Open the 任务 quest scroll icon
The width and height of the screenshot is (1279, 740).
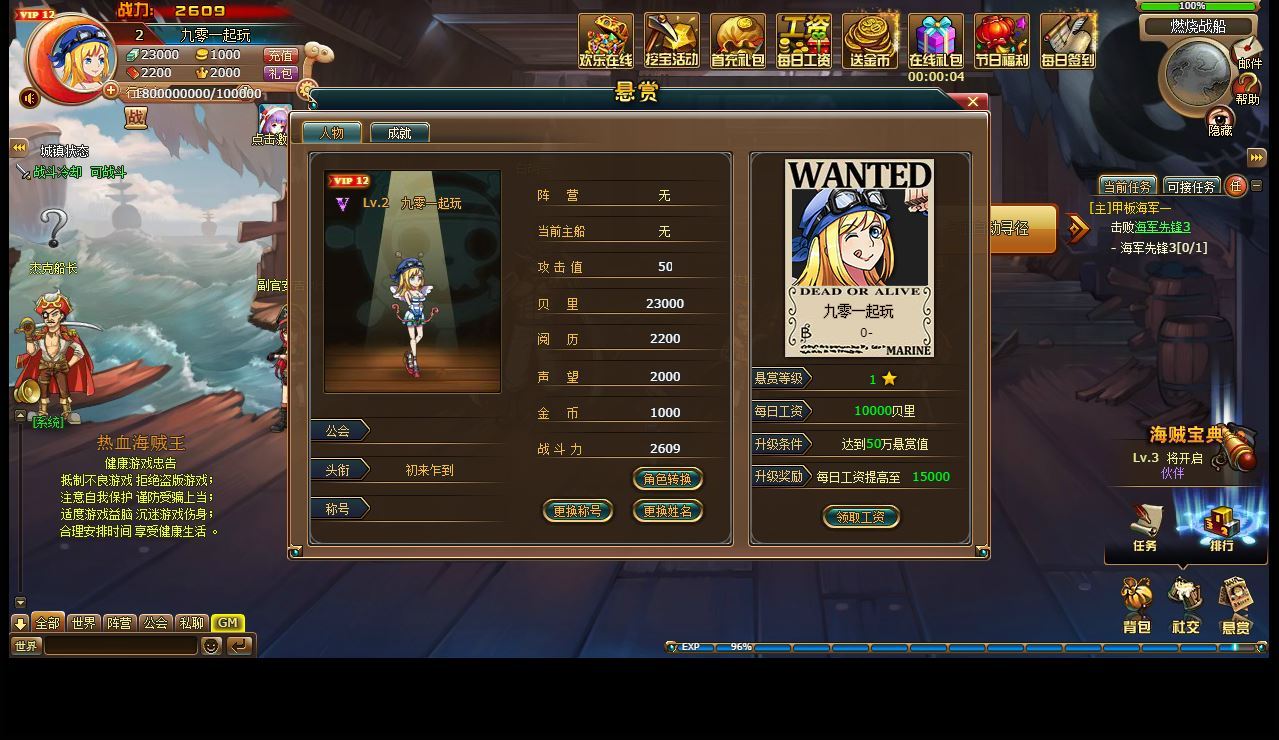1146,528
